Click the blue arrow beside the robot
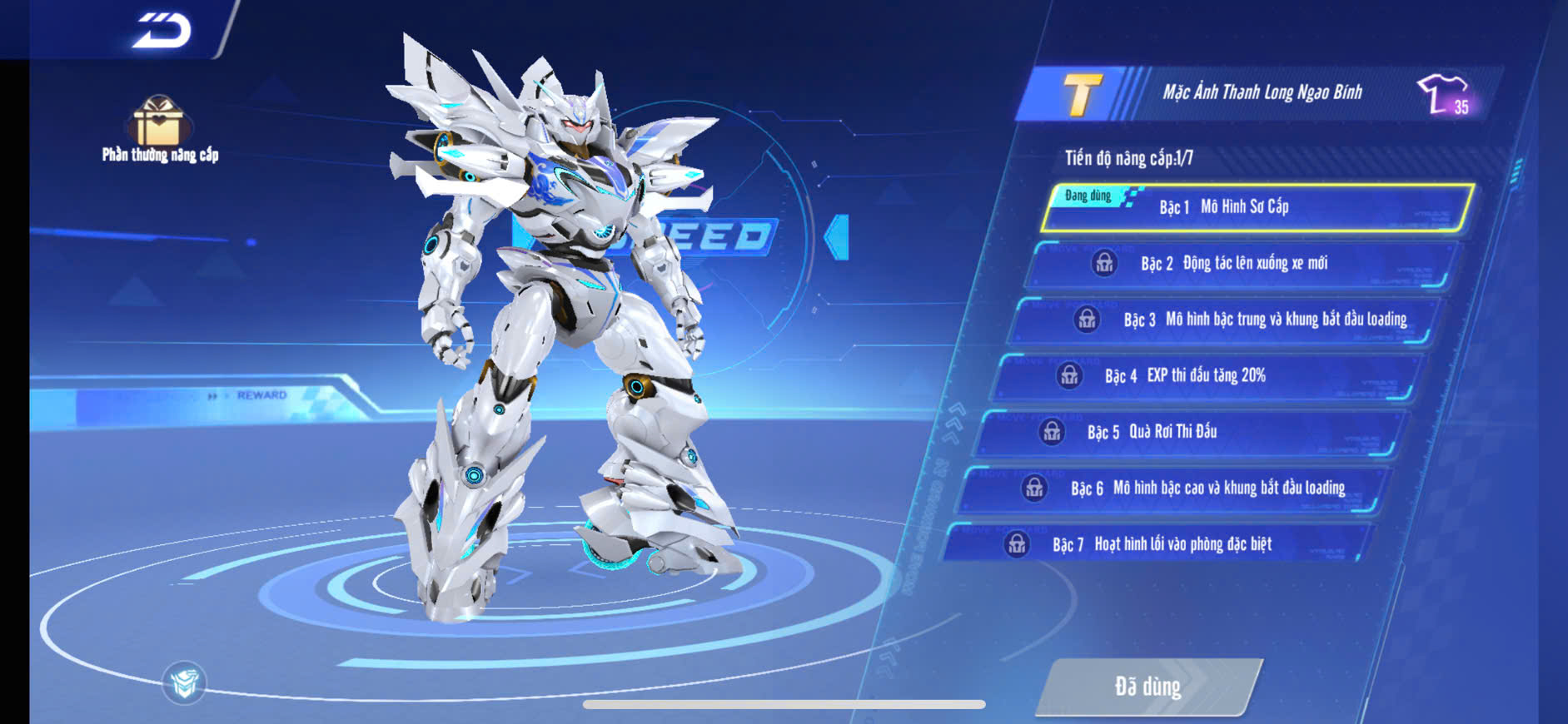1568x724 pixels. (837, 237)
